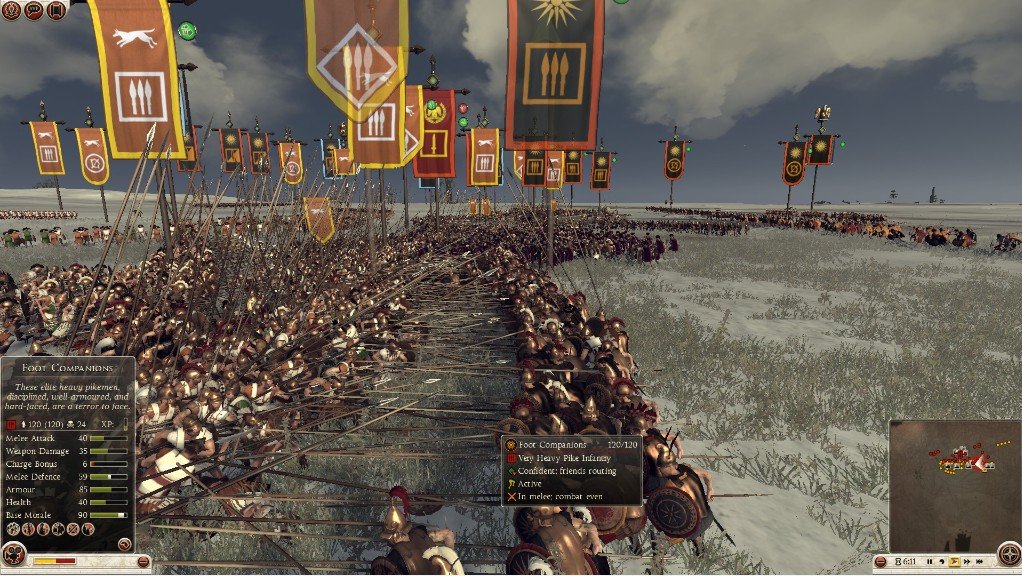1022x576 pixels.
Task: Pause the battle
Action: (928, 561)
